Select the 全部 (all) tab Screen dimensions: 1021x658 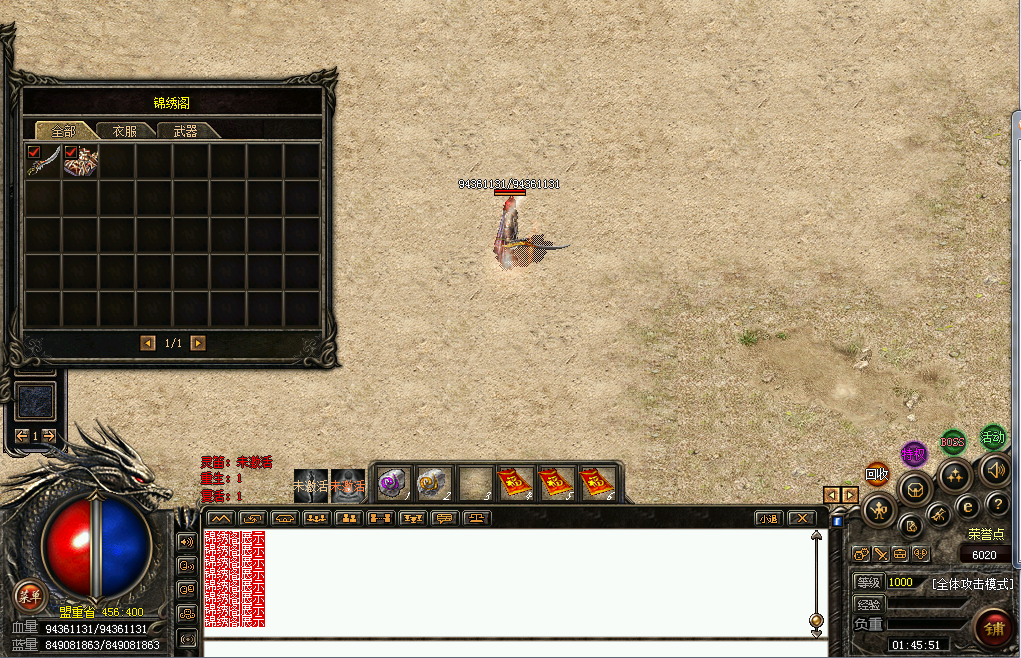[64, 131]
